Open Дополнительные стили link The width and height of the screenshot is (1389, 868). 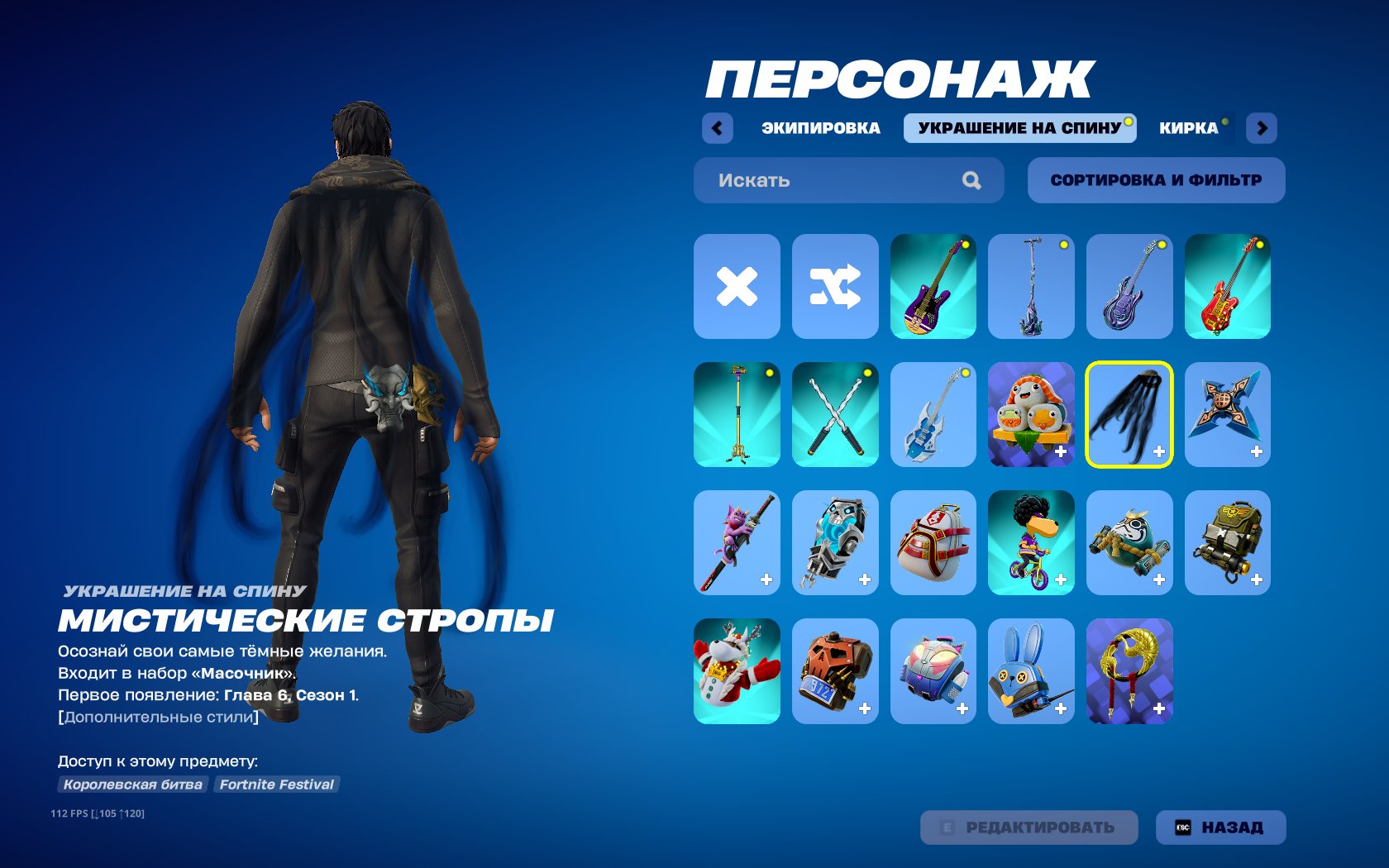pyautogui.click(x=157, y=717)
